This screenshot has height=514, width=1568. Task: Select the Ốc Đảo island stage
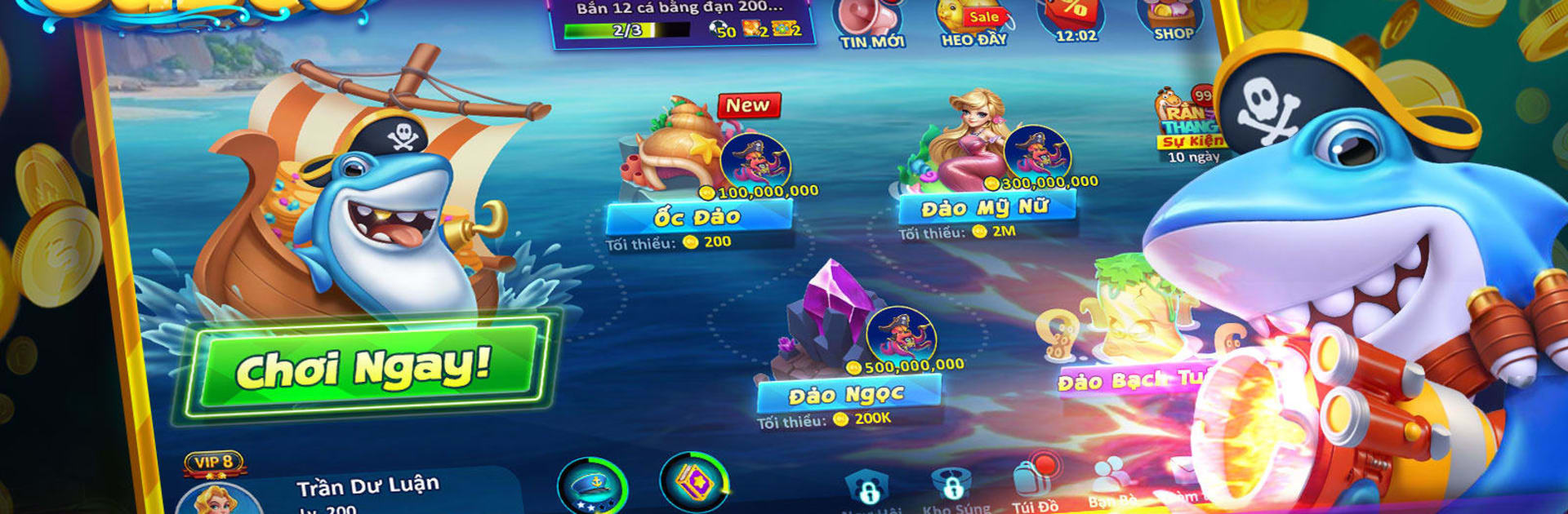pos(698,171)
